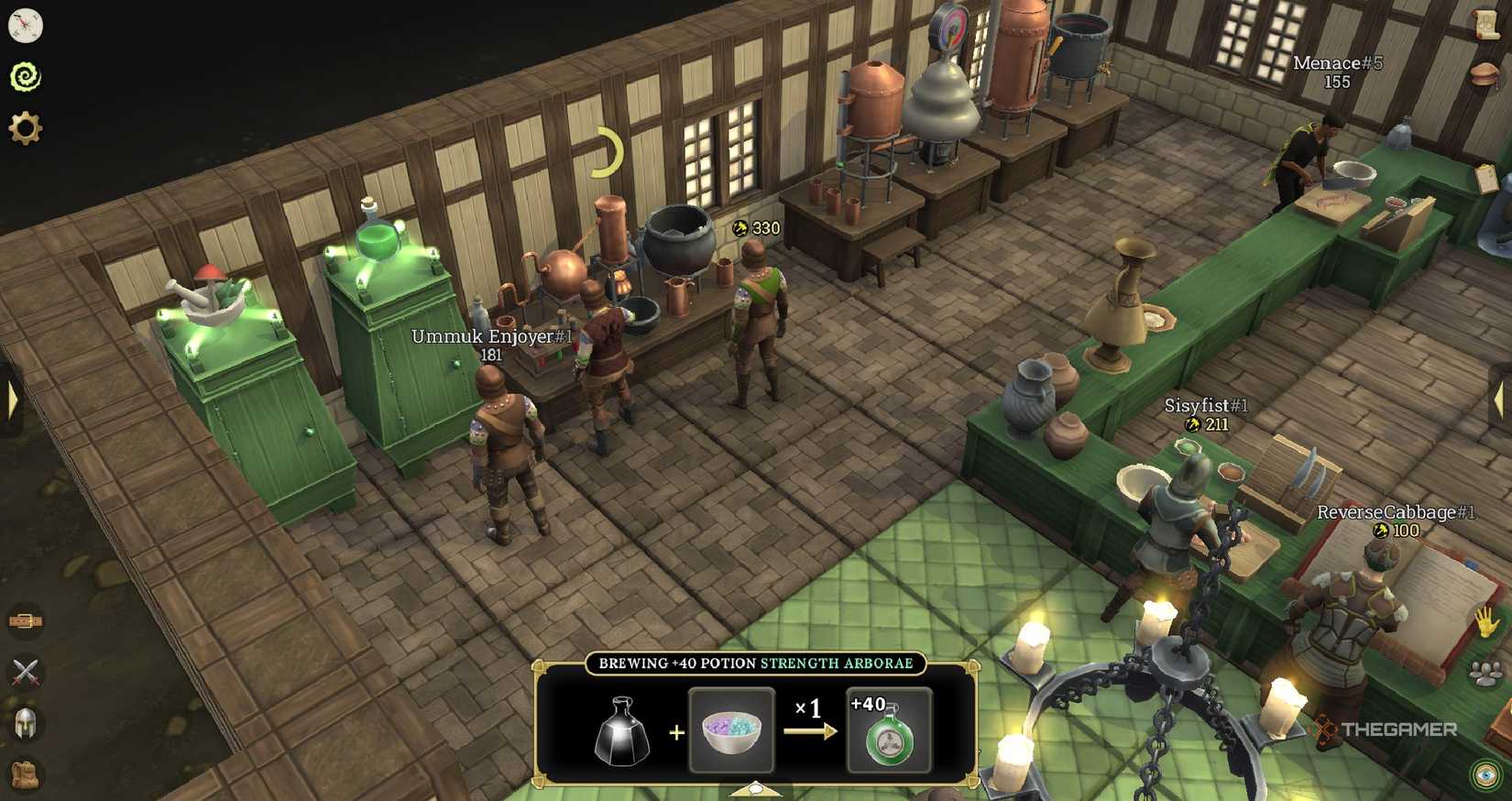Select the player nametag Ummuk Enjoyer#1
This screenshot has height=801, width=1512.
(489, 337)
